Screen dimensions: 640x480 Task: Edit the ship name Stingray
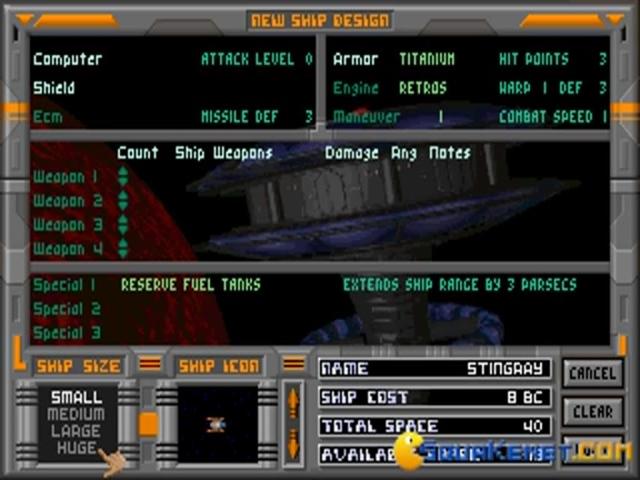point(434,369)
